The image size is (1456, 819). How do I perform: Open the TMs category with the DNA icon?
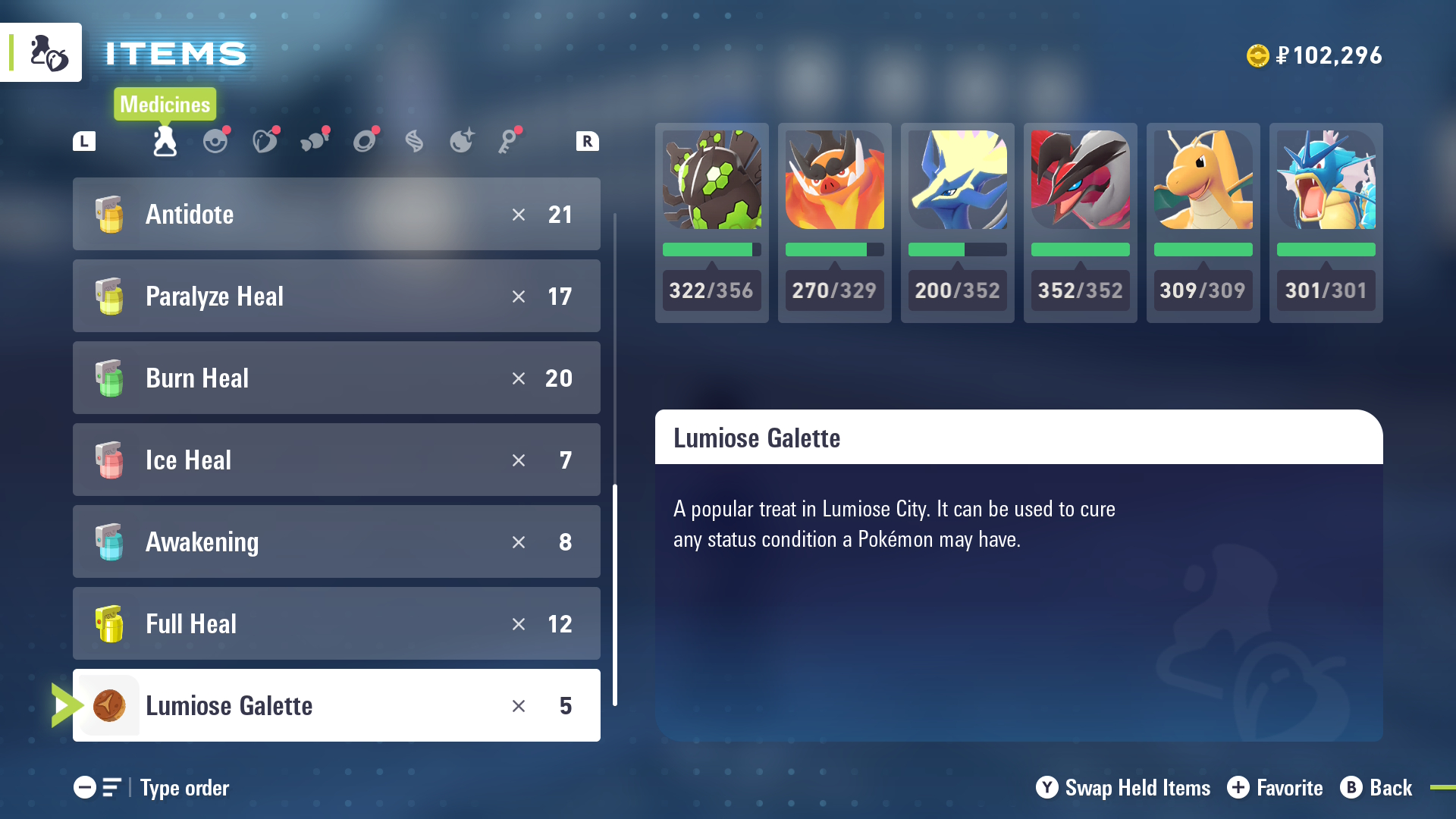pos(414,142)
